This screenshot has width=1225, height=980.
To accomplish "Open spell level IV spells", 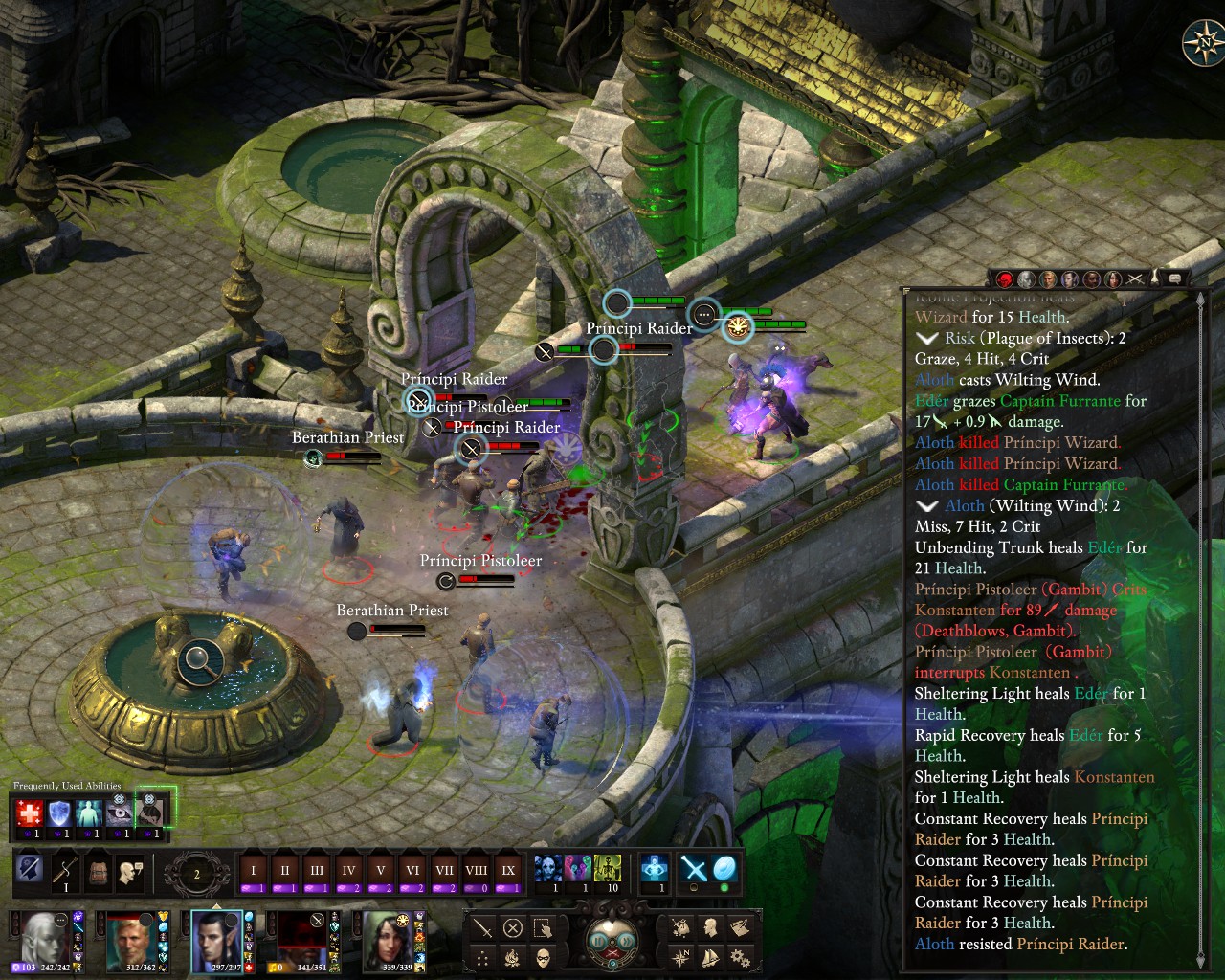I will (x=348, y=871).
